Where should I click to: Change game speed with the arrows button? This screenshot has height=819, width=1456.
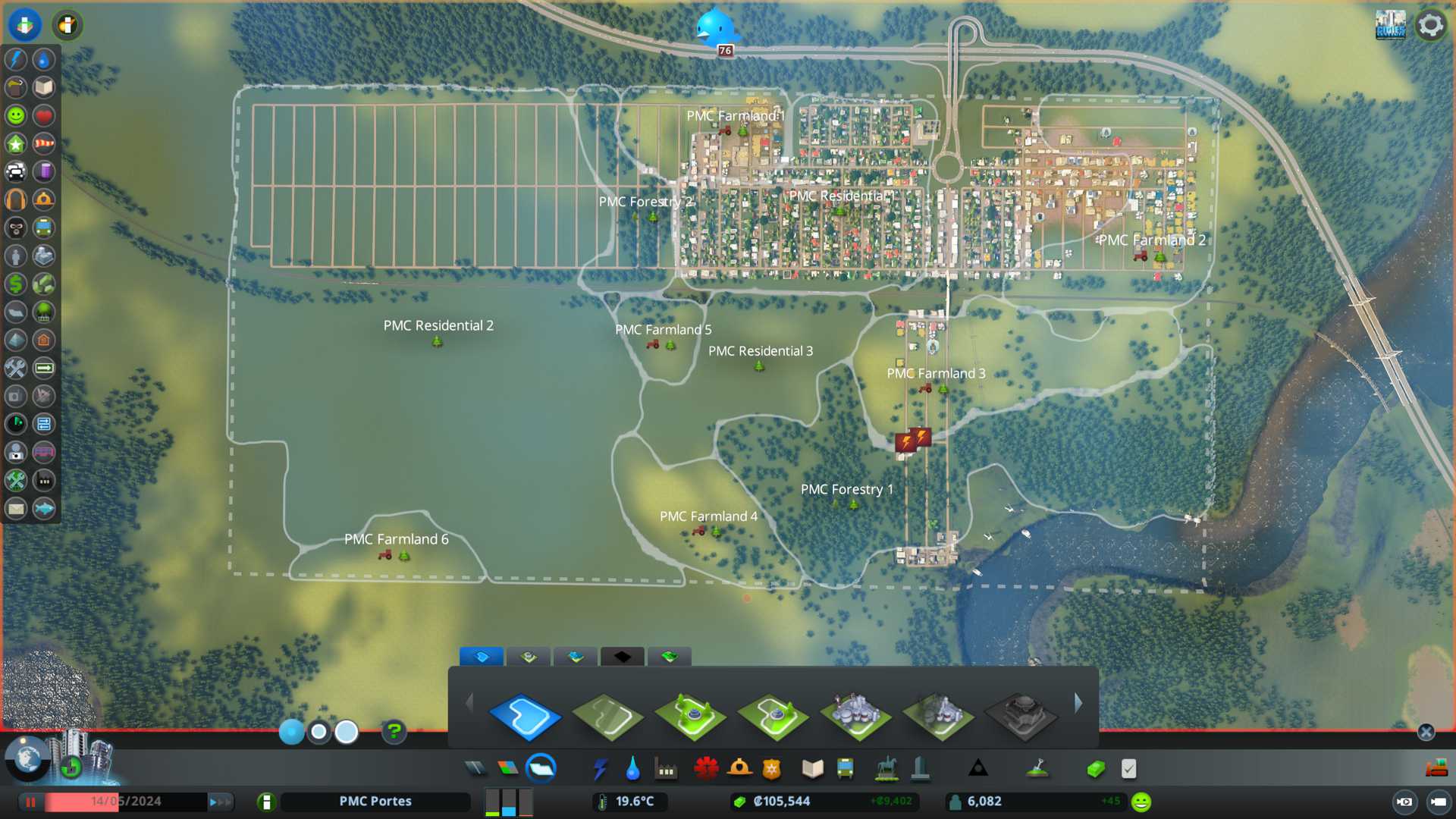[219, 802]
